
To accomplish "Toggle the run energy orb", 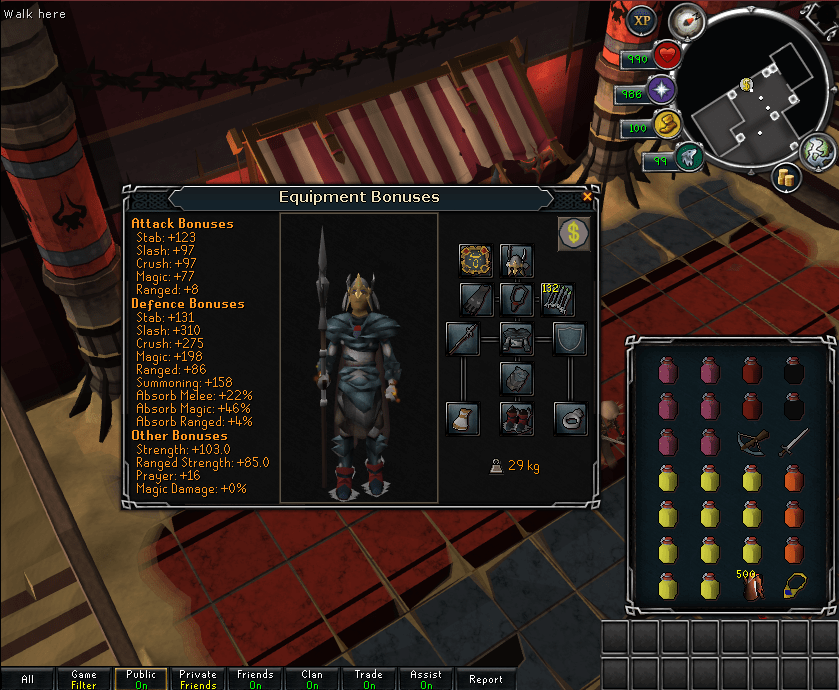I will click(x=664, y=125).
